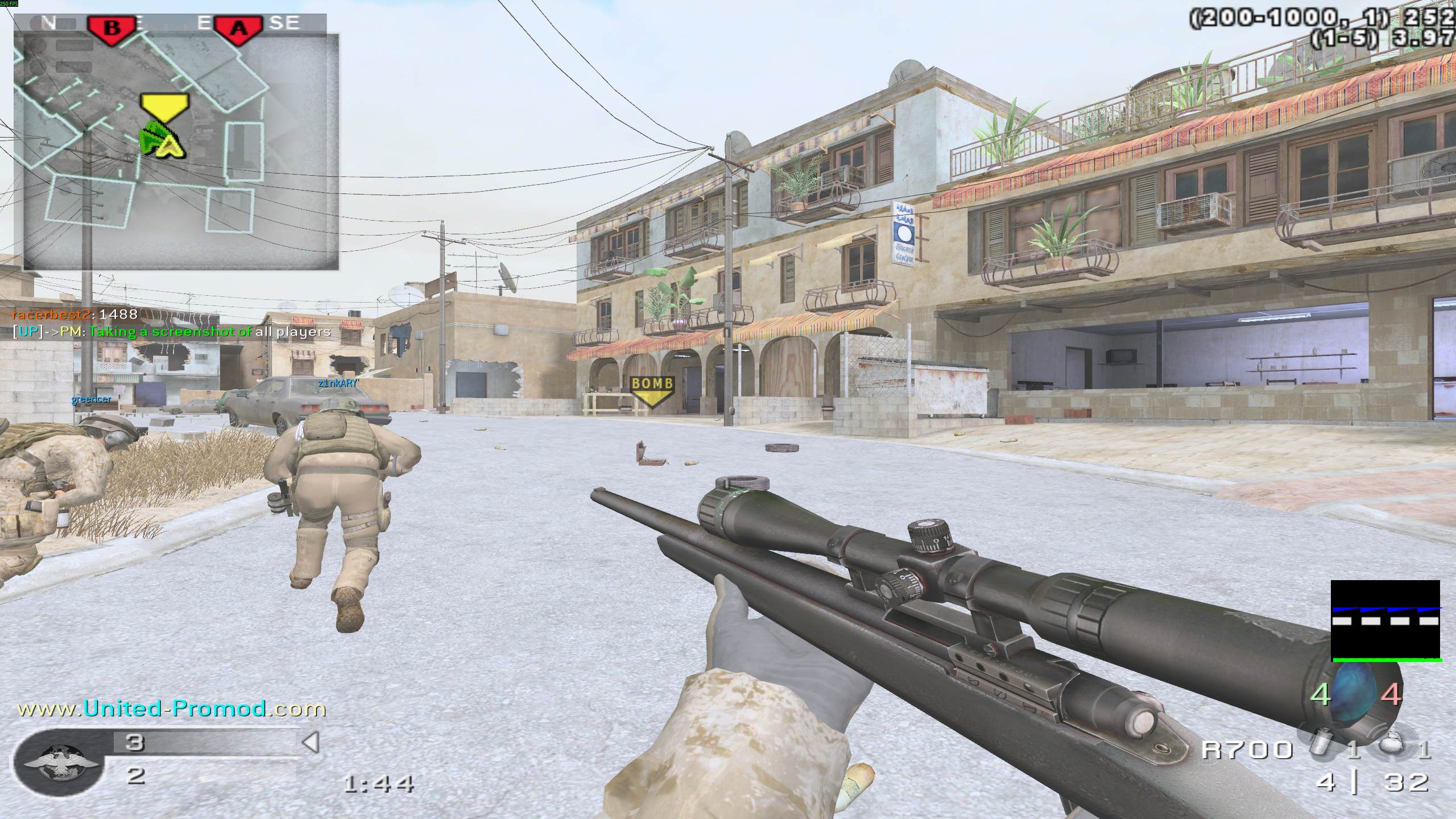The image size is (1456, 819).
Task: Click the greencer player name tag
Action: pyautogui.click(x=91, y=400)
